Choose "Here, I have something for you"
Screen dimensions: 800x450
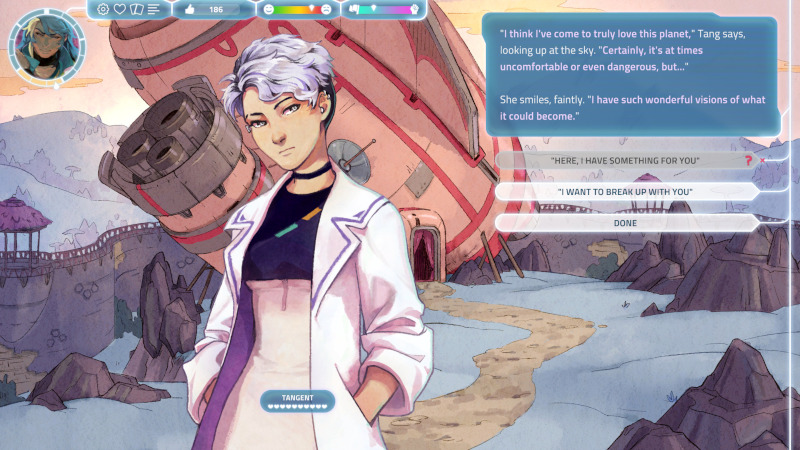[x=625, y=160]
